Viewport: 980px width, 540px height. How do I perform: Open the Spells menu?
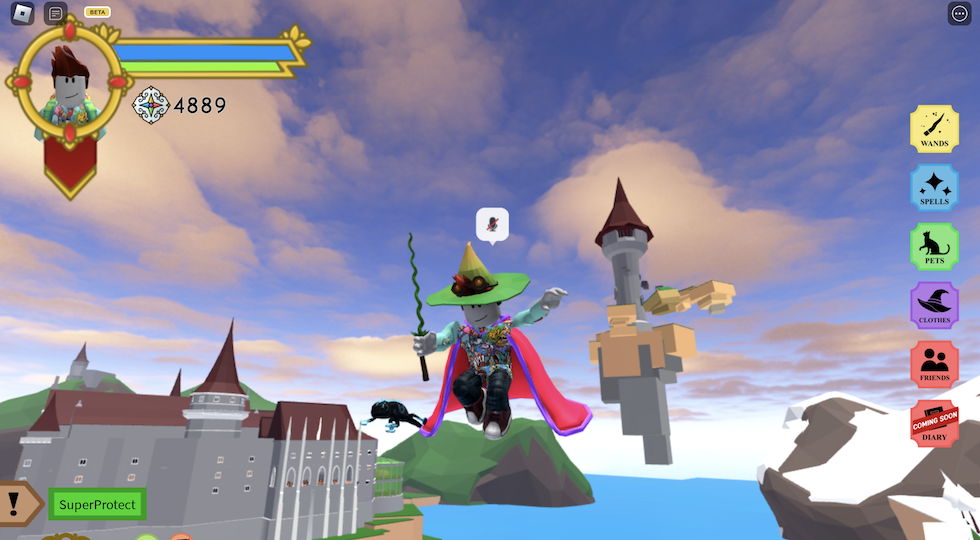point(934,188)
